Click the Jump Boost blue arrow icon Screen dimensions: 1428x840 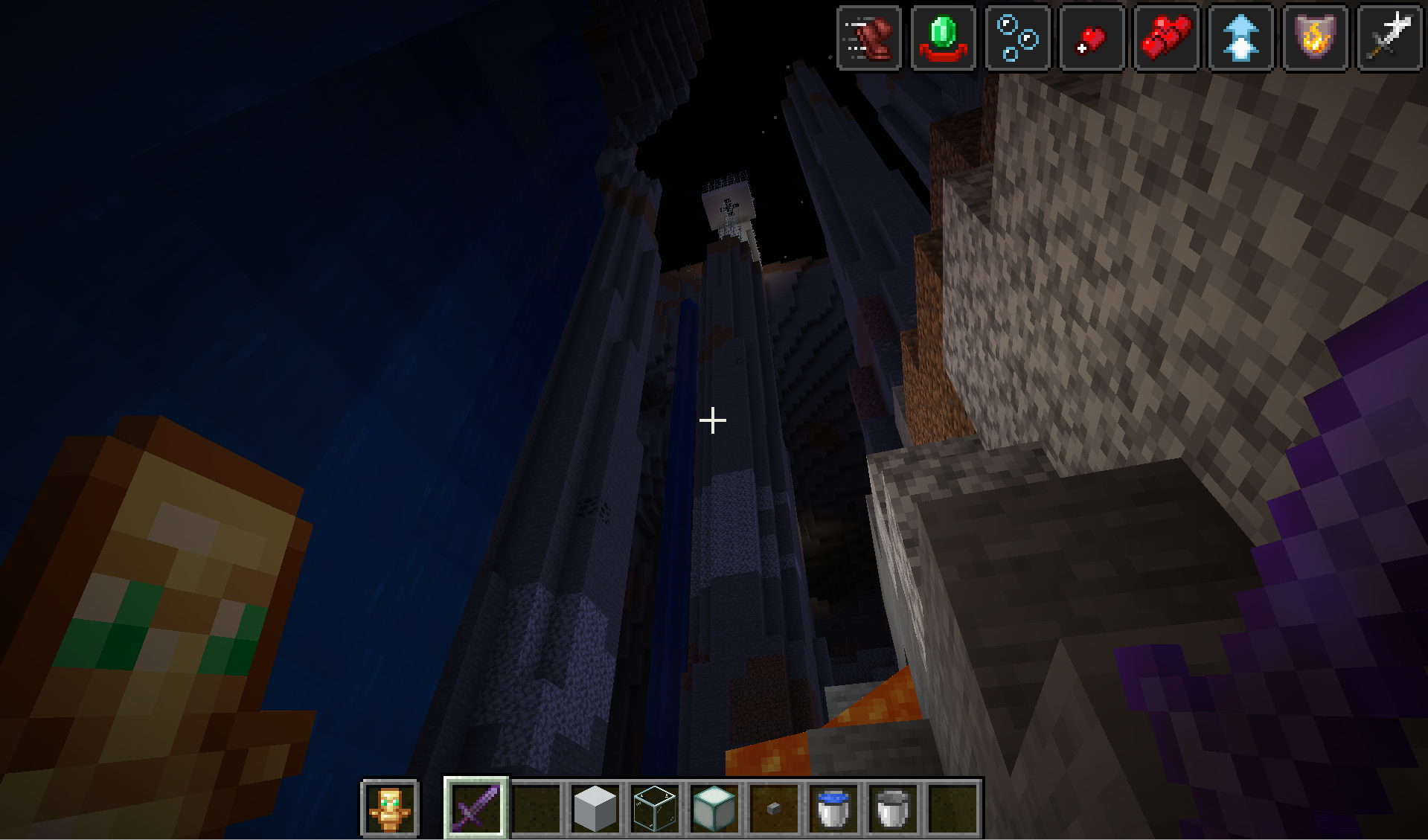click(x=1241, y=38)
